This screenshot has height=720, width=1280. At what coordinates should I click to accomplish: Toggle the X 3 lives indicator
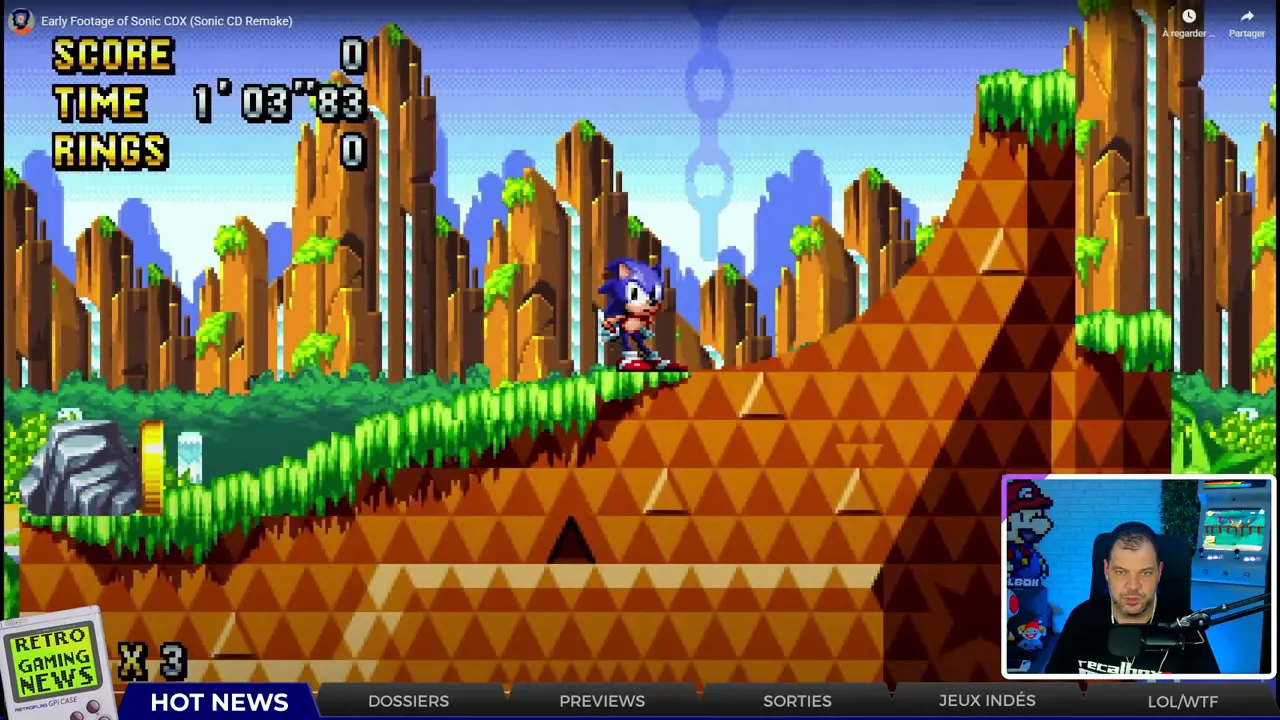point(150,660)
